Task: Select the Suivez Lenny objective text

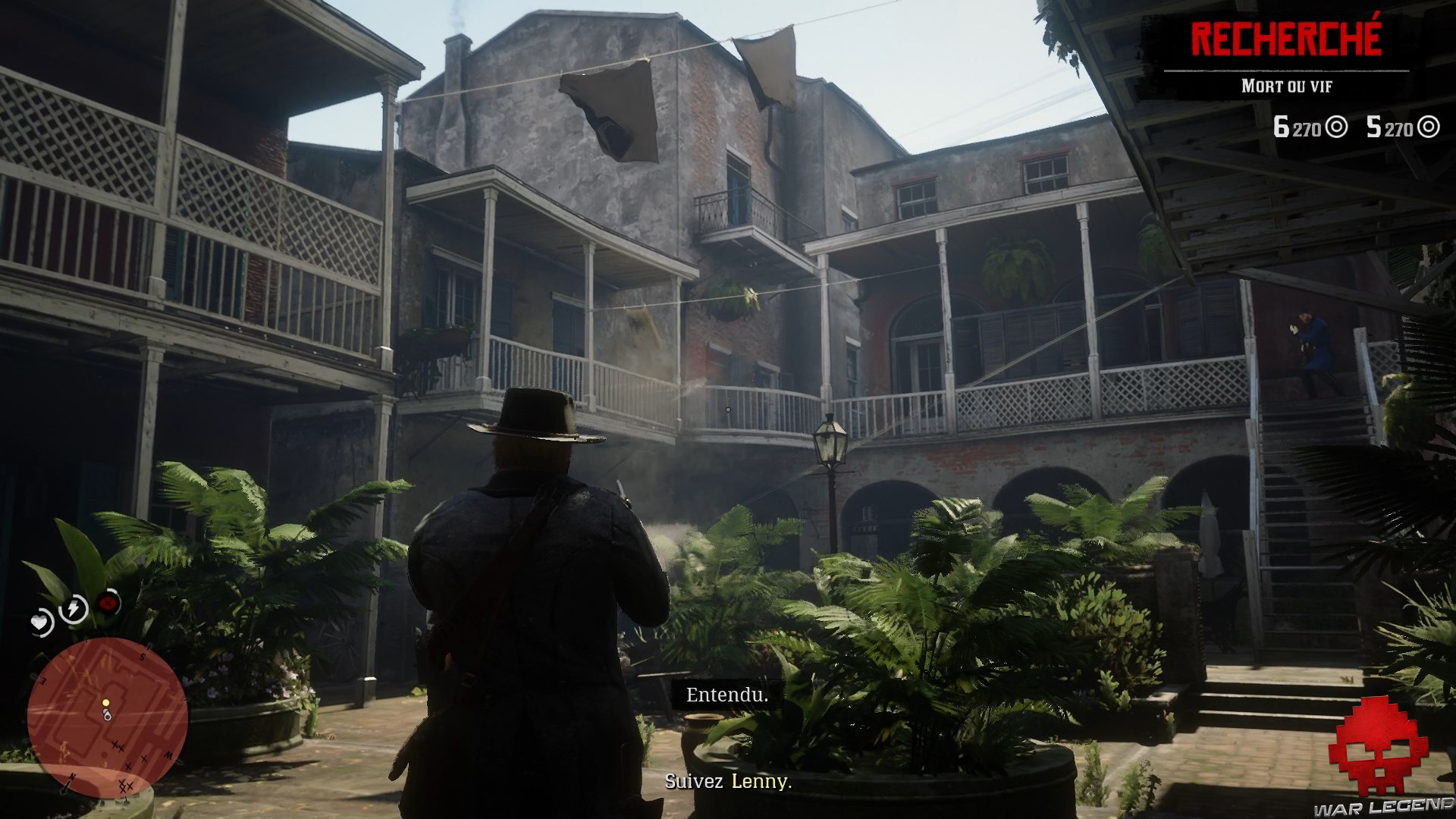Action: [728, 782]
